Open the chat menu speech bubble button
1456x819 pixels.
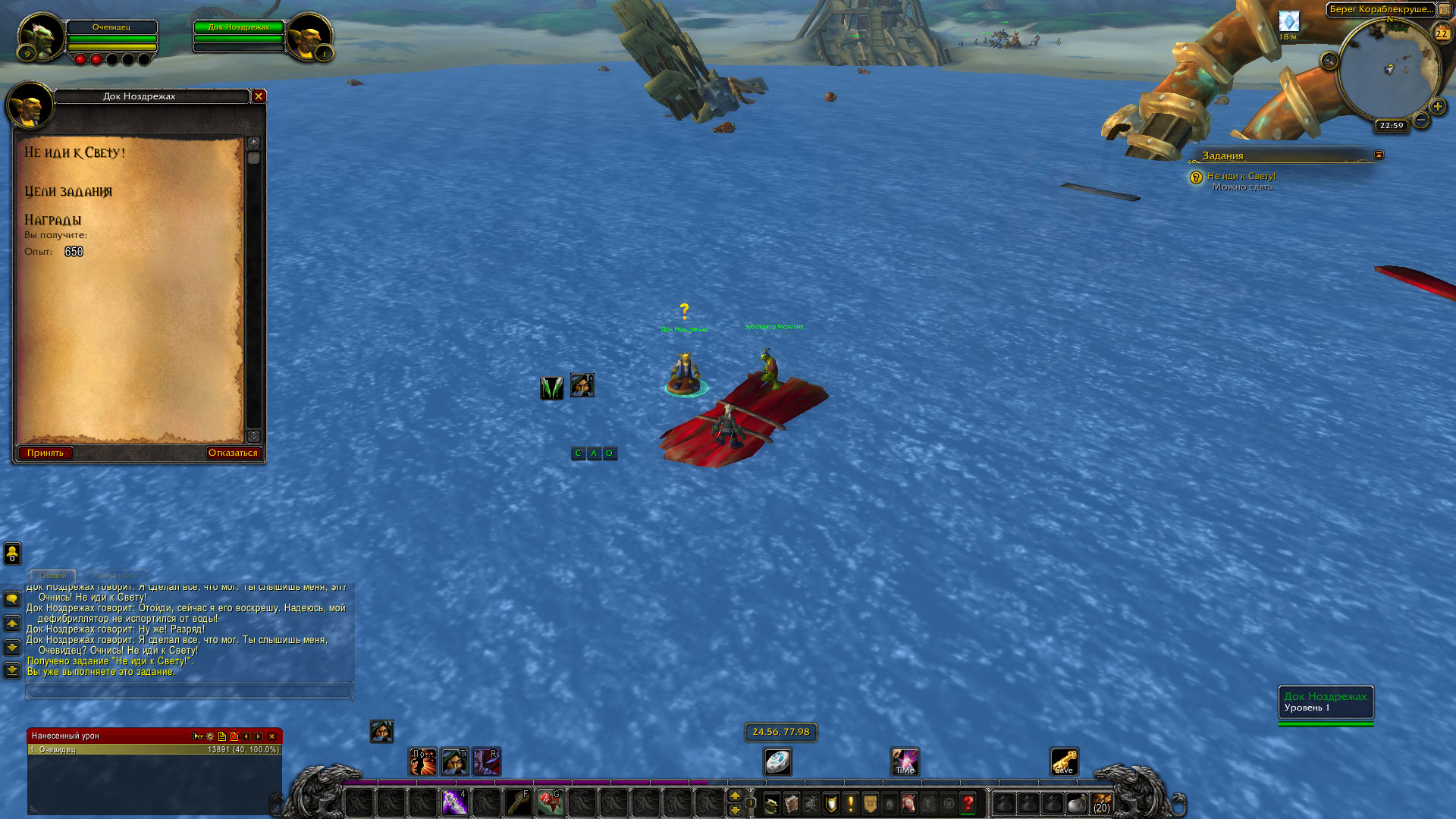pos(12,599)
